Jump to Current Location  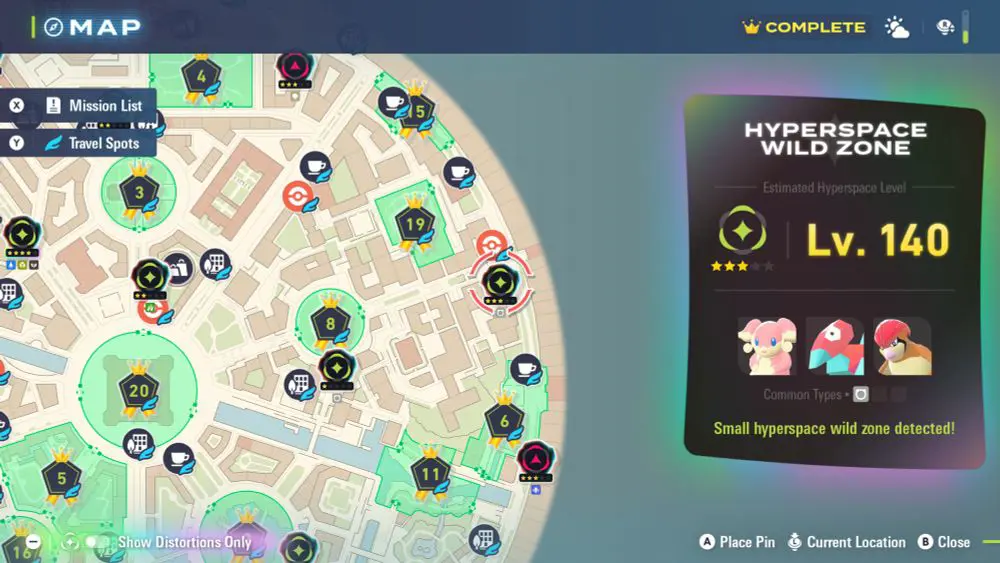(846, 542)
